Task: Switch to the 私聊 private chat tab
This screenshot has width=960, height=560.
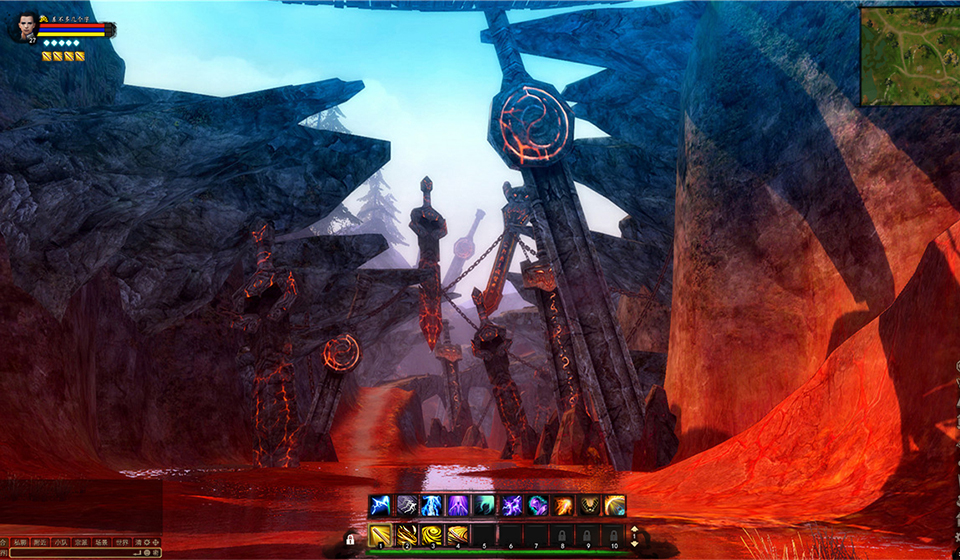Action: 20,541
